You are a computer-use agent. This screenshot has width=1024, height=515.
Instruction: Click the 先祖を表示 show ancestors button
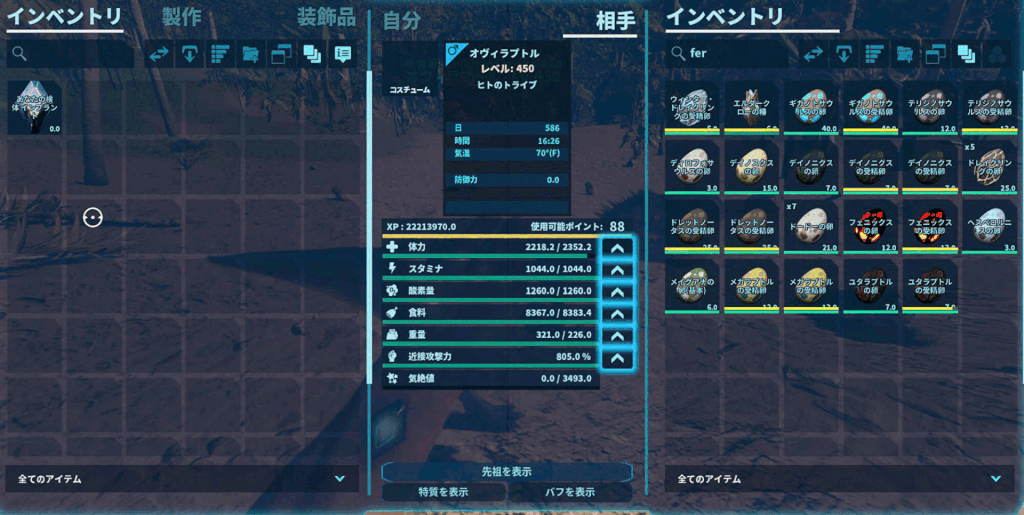[506, 471]
